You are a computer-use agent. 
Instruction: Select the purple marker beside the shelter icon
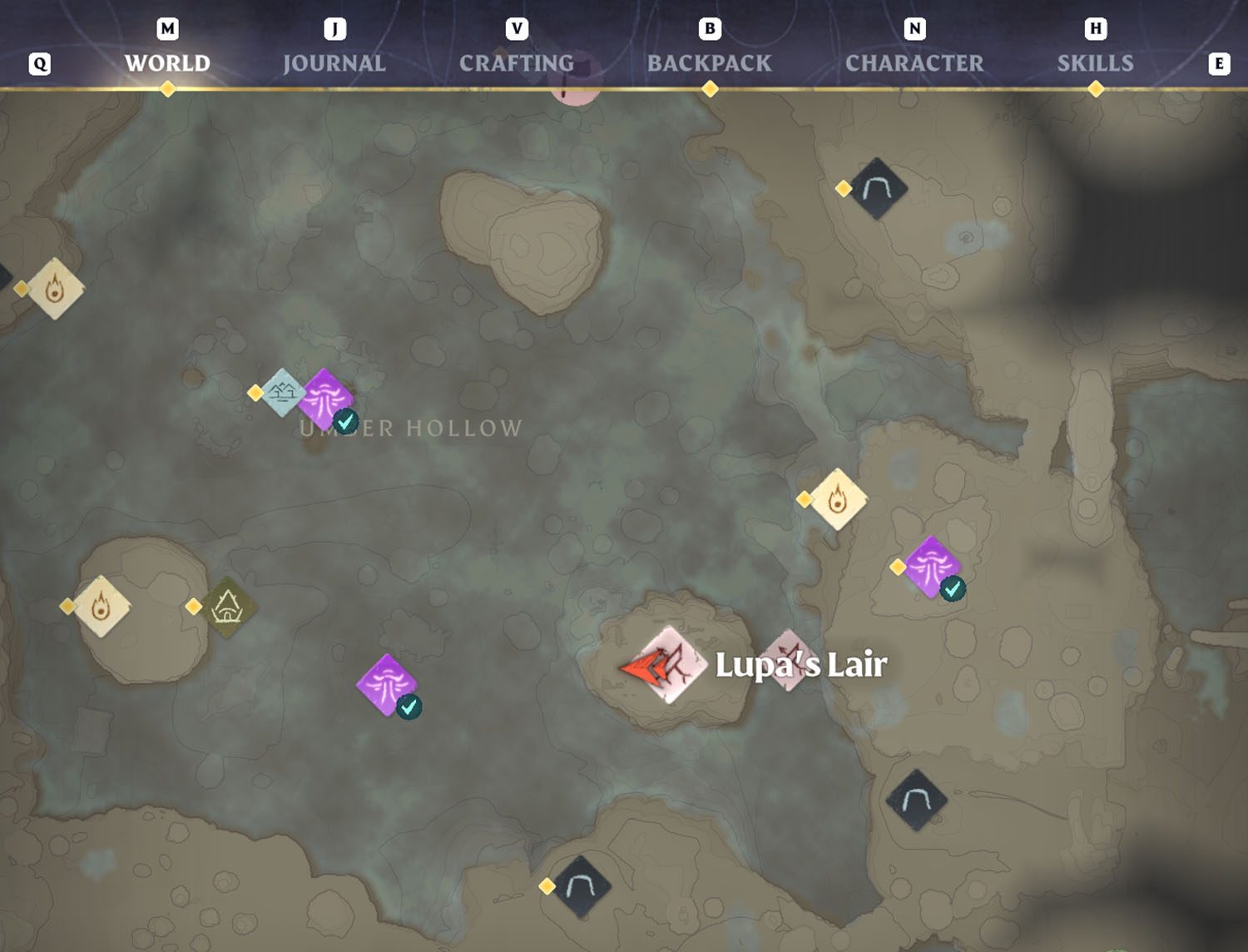[x=324, y=398]
